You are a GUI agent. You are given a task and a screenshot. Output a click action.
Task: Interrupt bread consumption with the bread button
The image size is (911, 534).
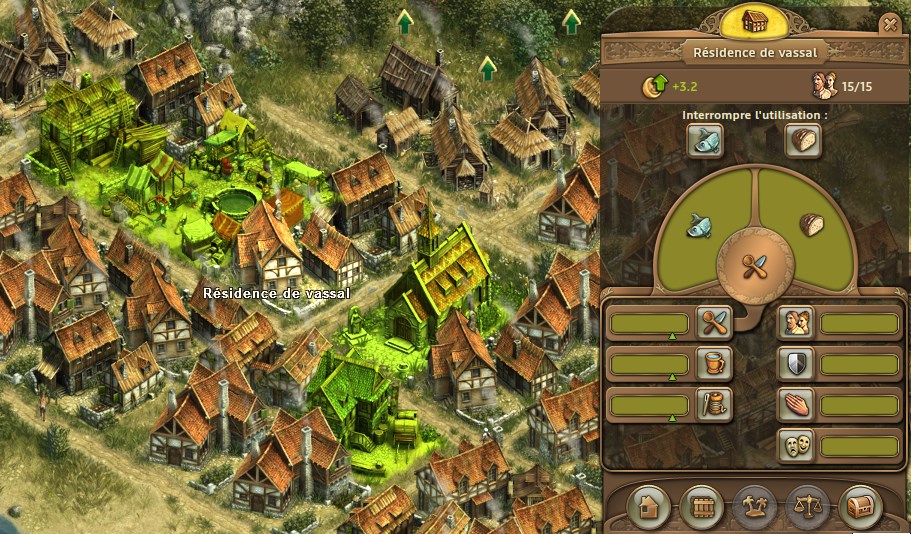click(803, 140)
